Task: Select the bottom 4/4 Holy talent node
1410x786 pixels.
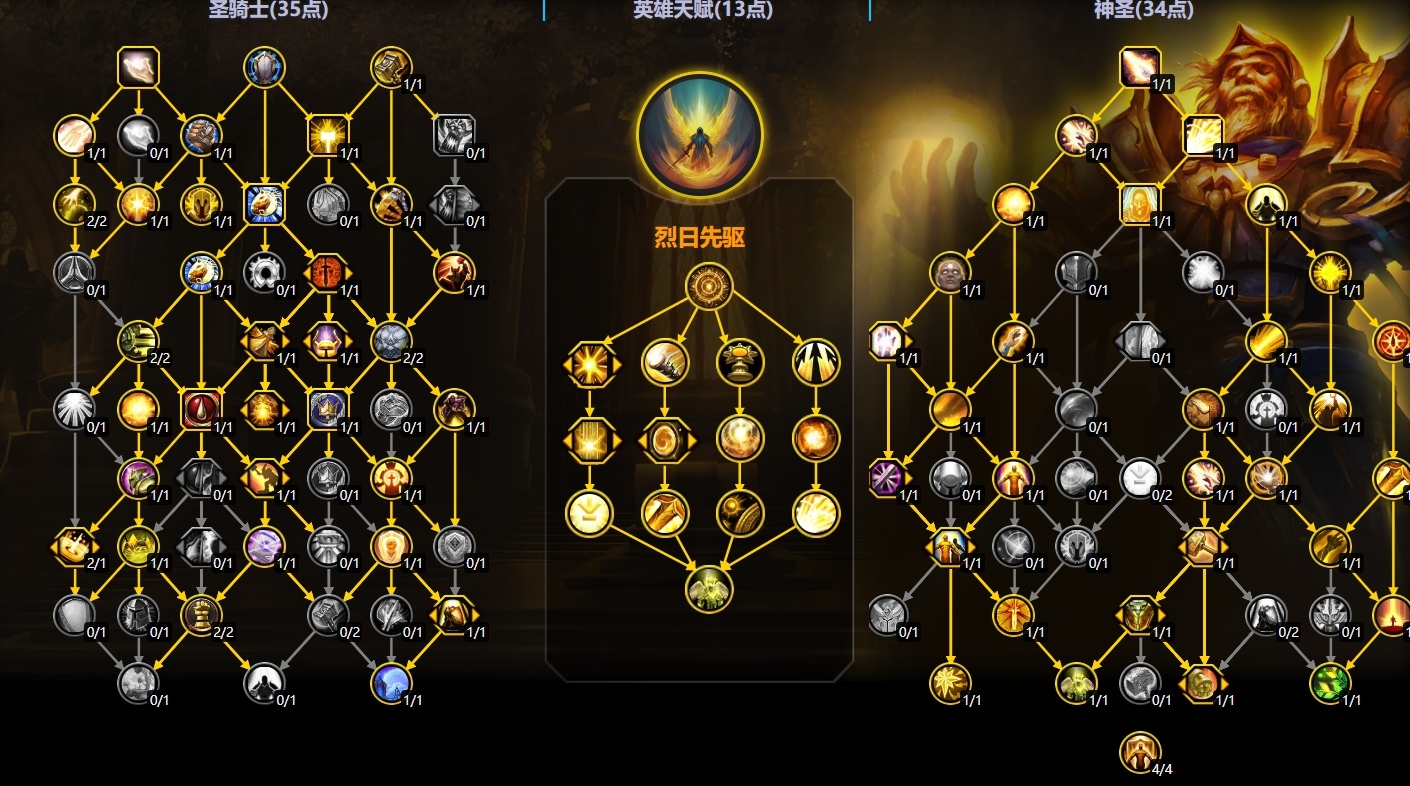Action: tap(1140, 752)
